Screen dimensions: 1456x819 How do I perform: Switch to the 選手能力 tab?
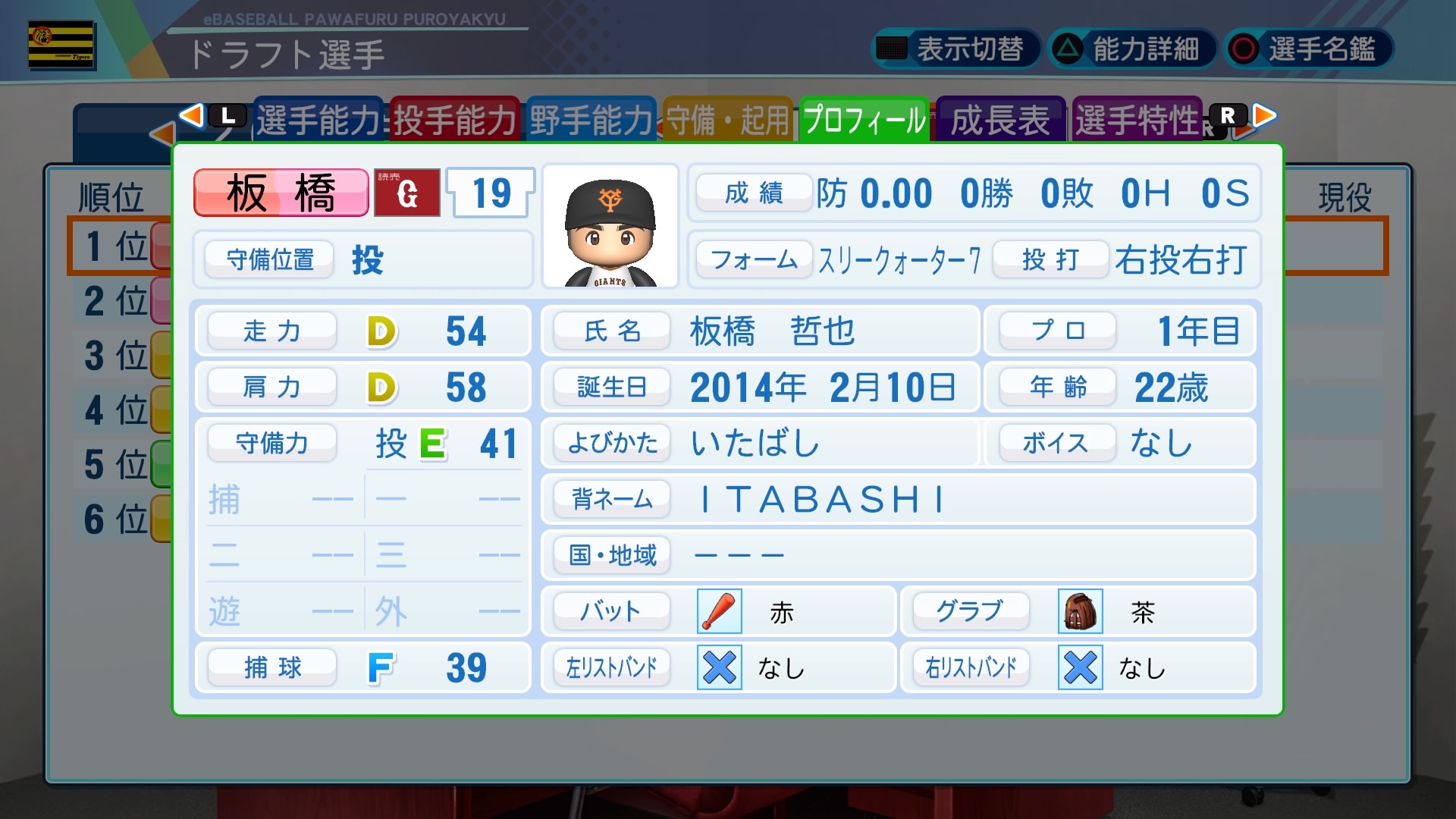[x=318, y=120]
